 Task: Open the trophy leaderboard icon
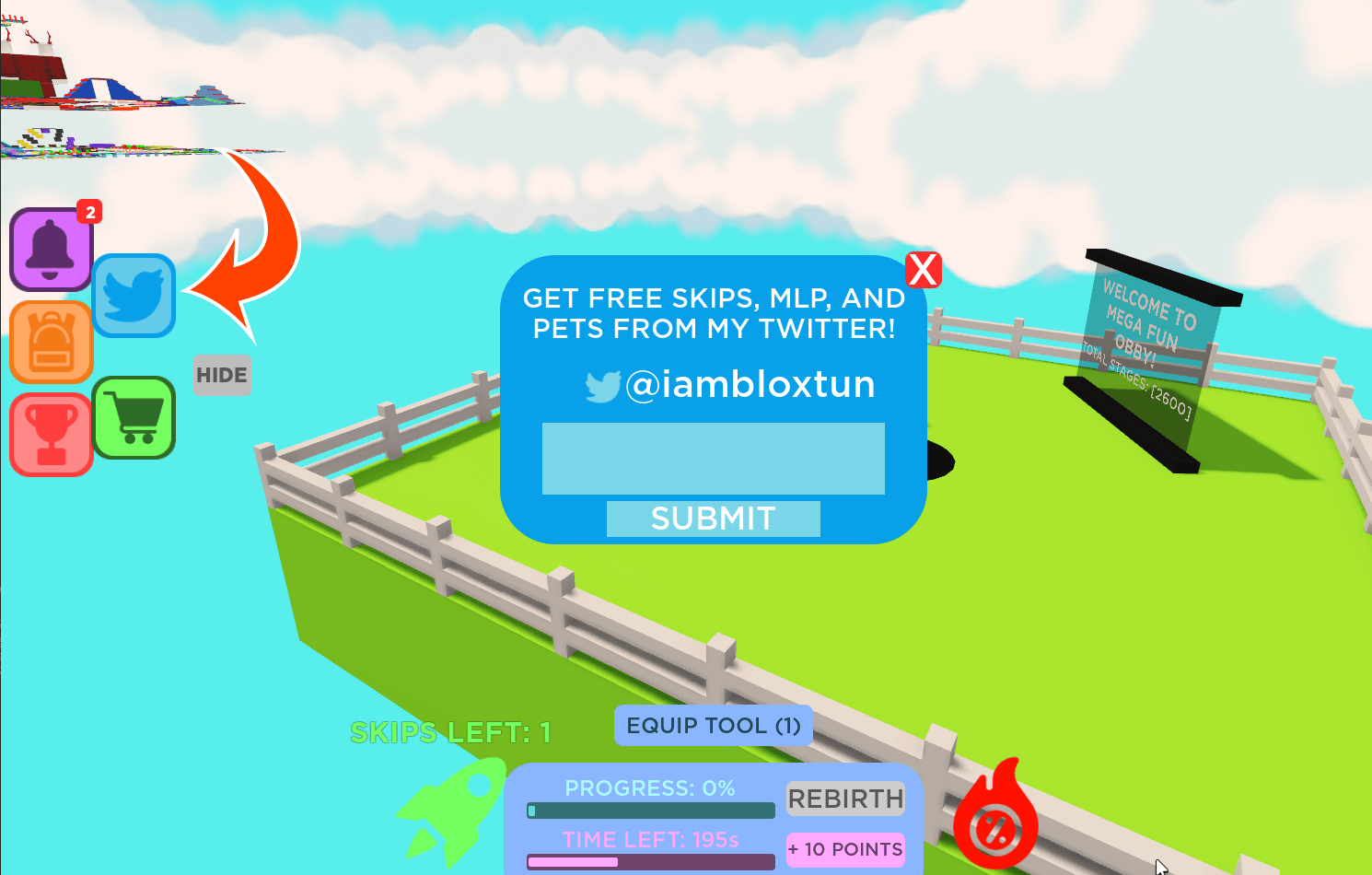(51, 433)
